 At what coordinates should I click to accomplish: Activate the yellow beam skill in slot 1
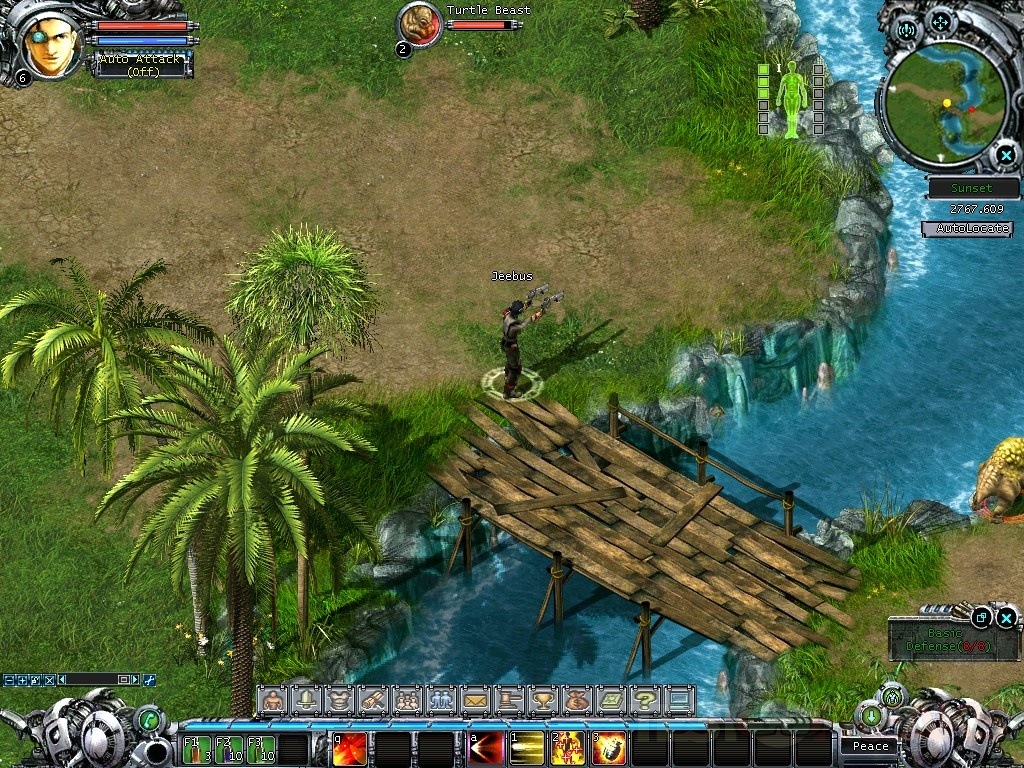(x=527, y=749)
